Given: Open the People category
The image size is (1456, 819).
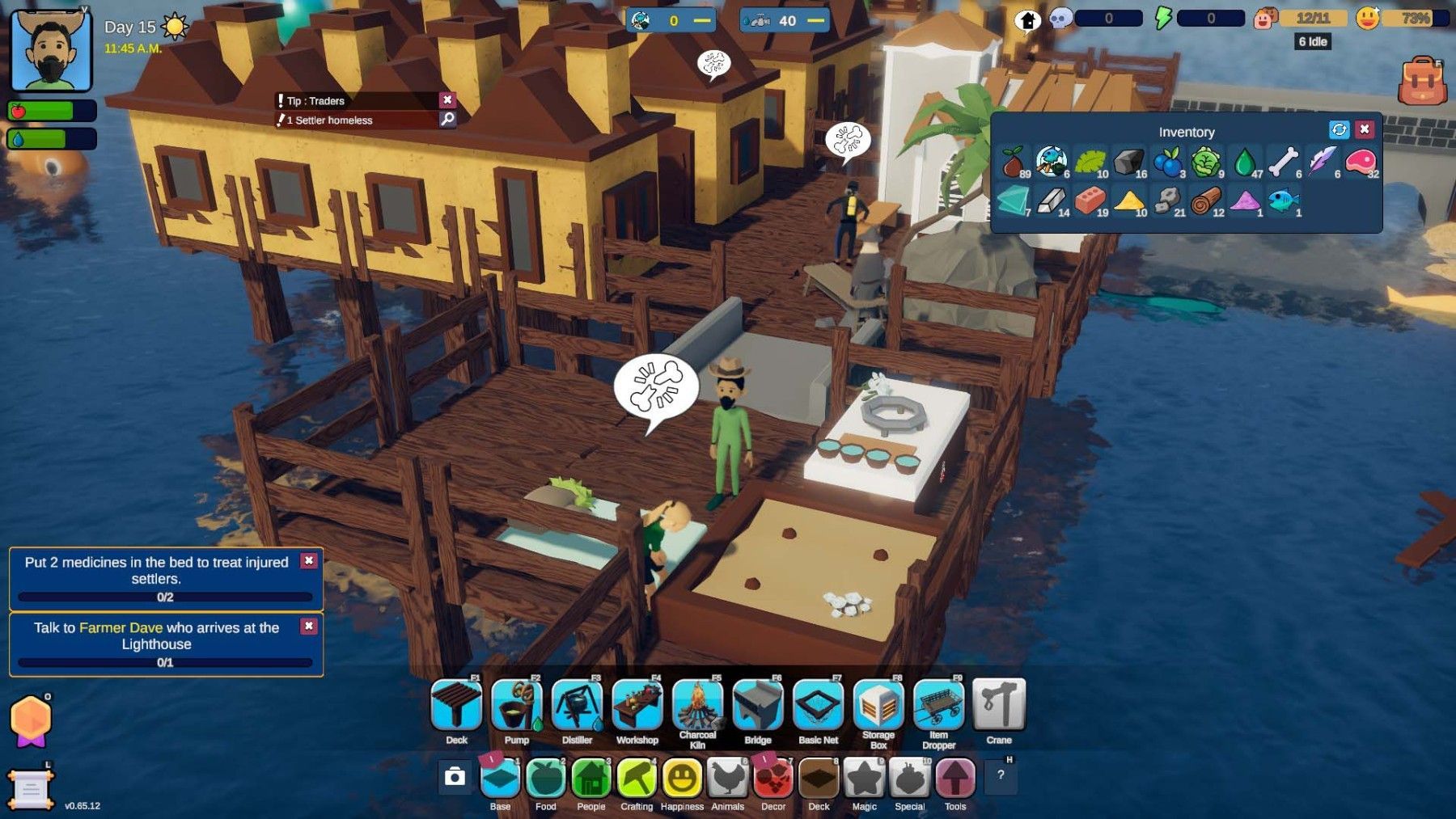Looking at the screenshot, I should point(591,779).
